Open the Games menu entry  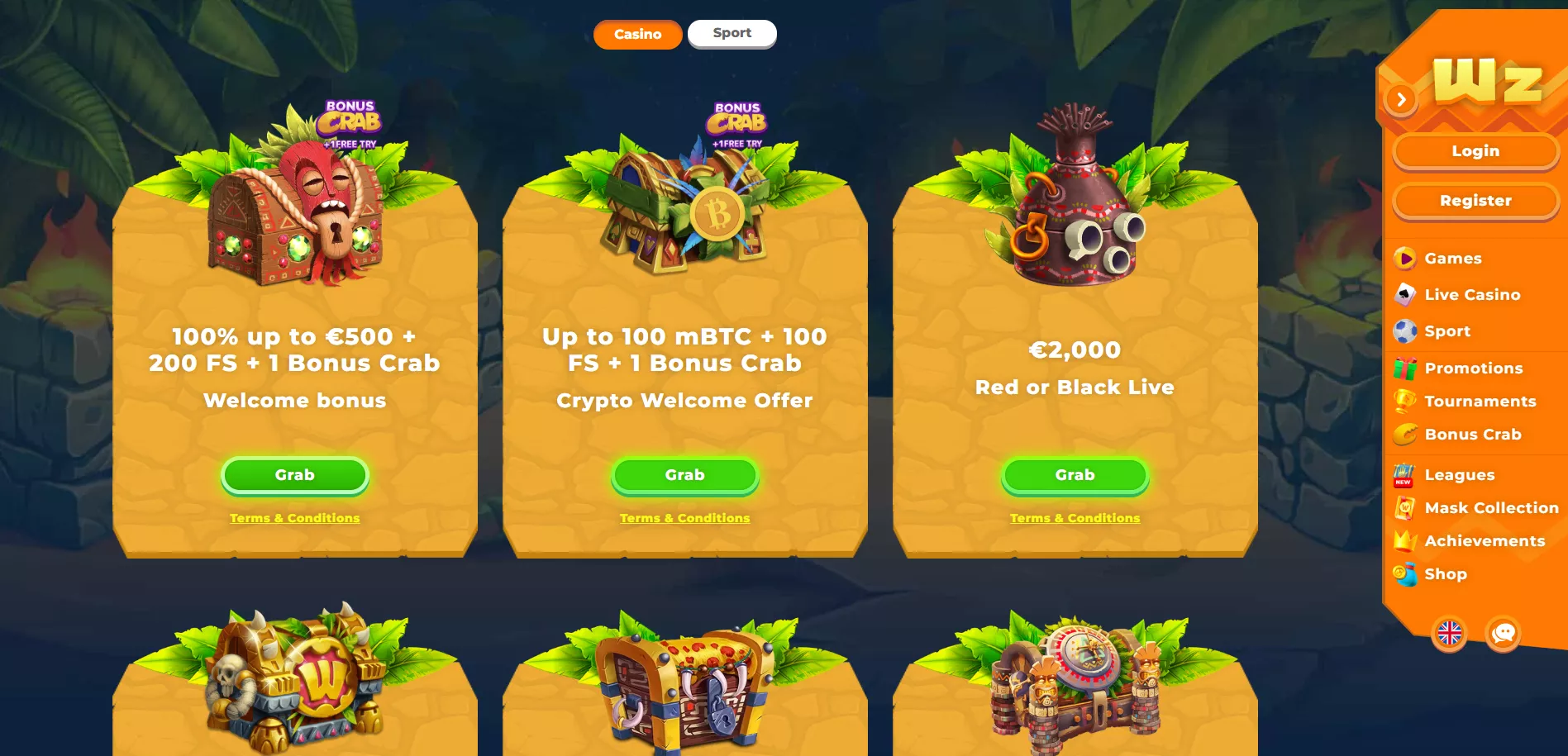(1452, 259)
